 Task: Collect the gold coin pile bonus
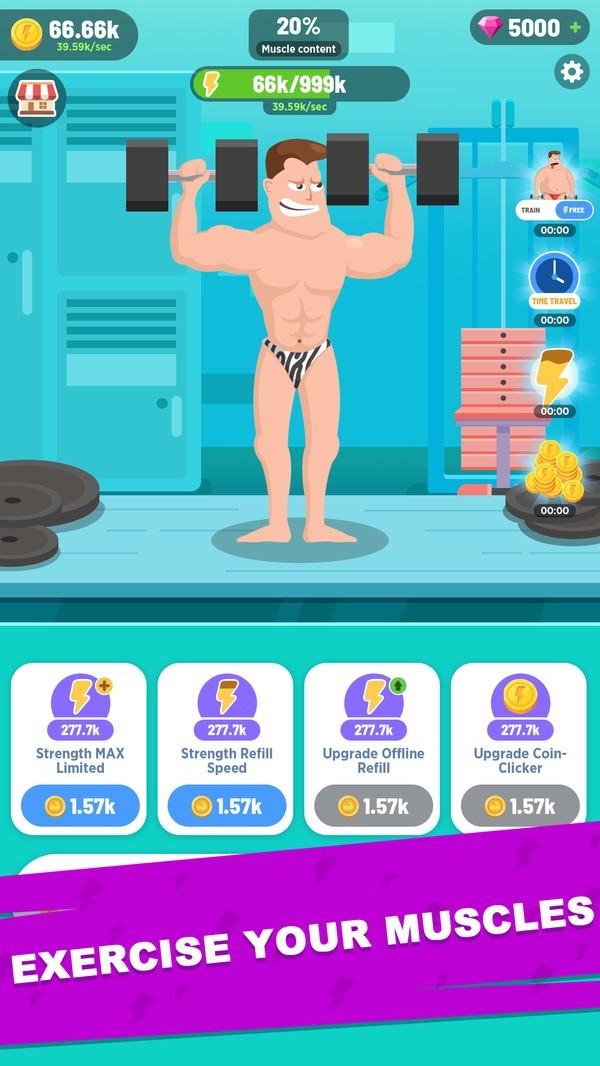[554, 470]
